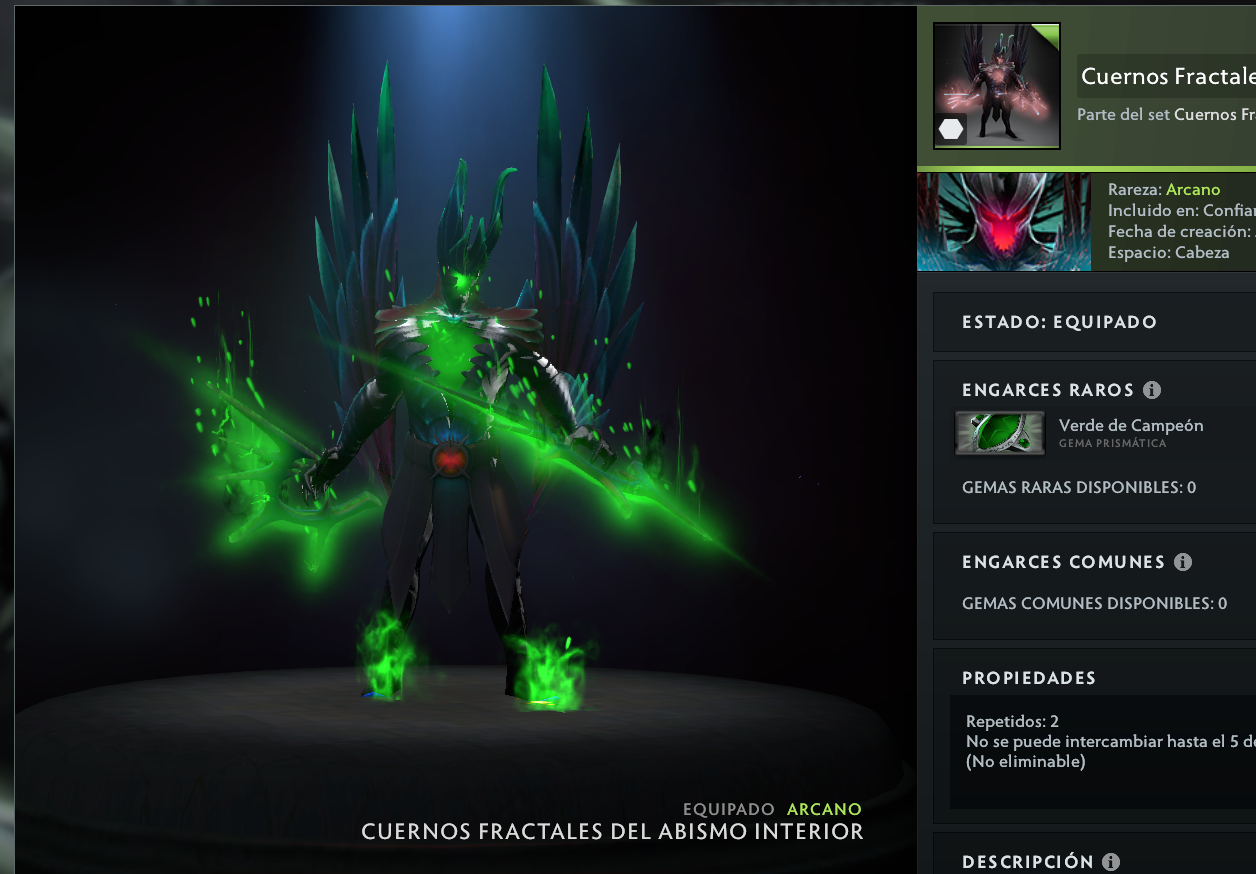Open the Cuernos Fractales set link
1256x874 pixels.
coord(1214,115)
